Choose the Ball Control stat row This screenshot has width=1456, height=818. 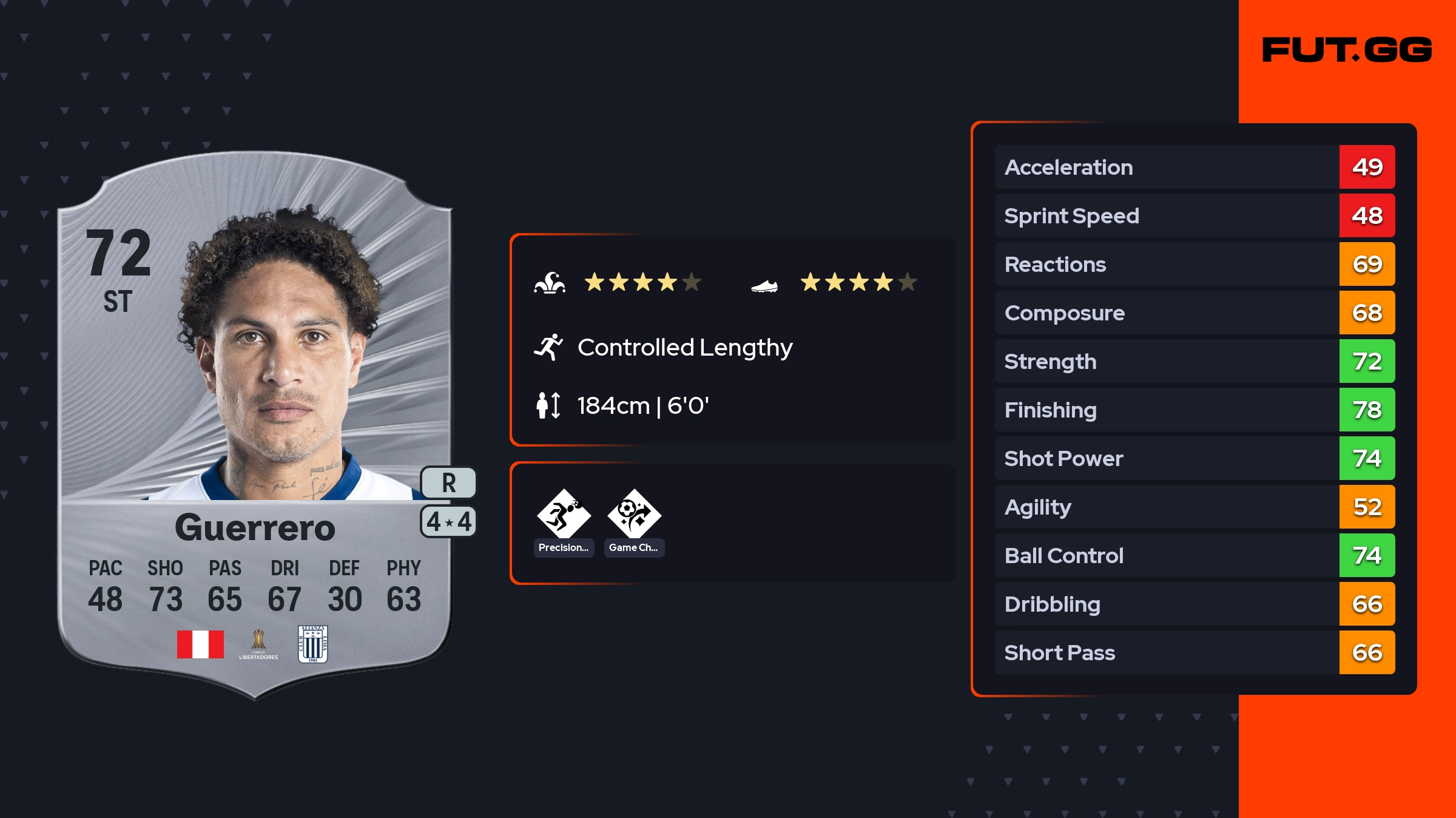click(1194, 555)
